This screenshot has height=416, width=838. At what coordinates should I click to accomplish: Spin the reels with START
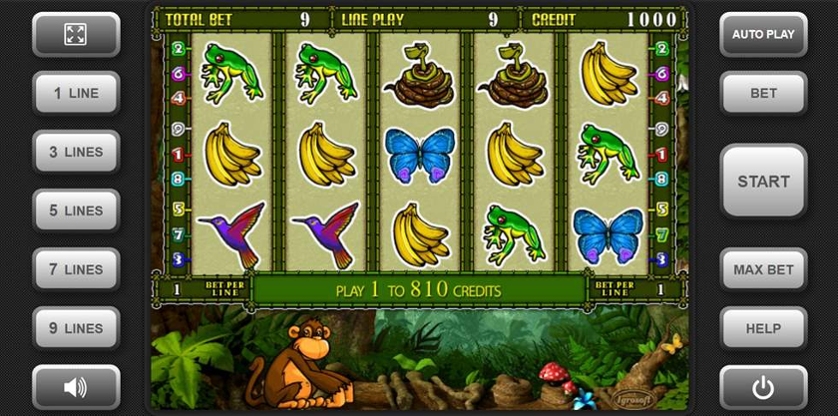point(763,181)
